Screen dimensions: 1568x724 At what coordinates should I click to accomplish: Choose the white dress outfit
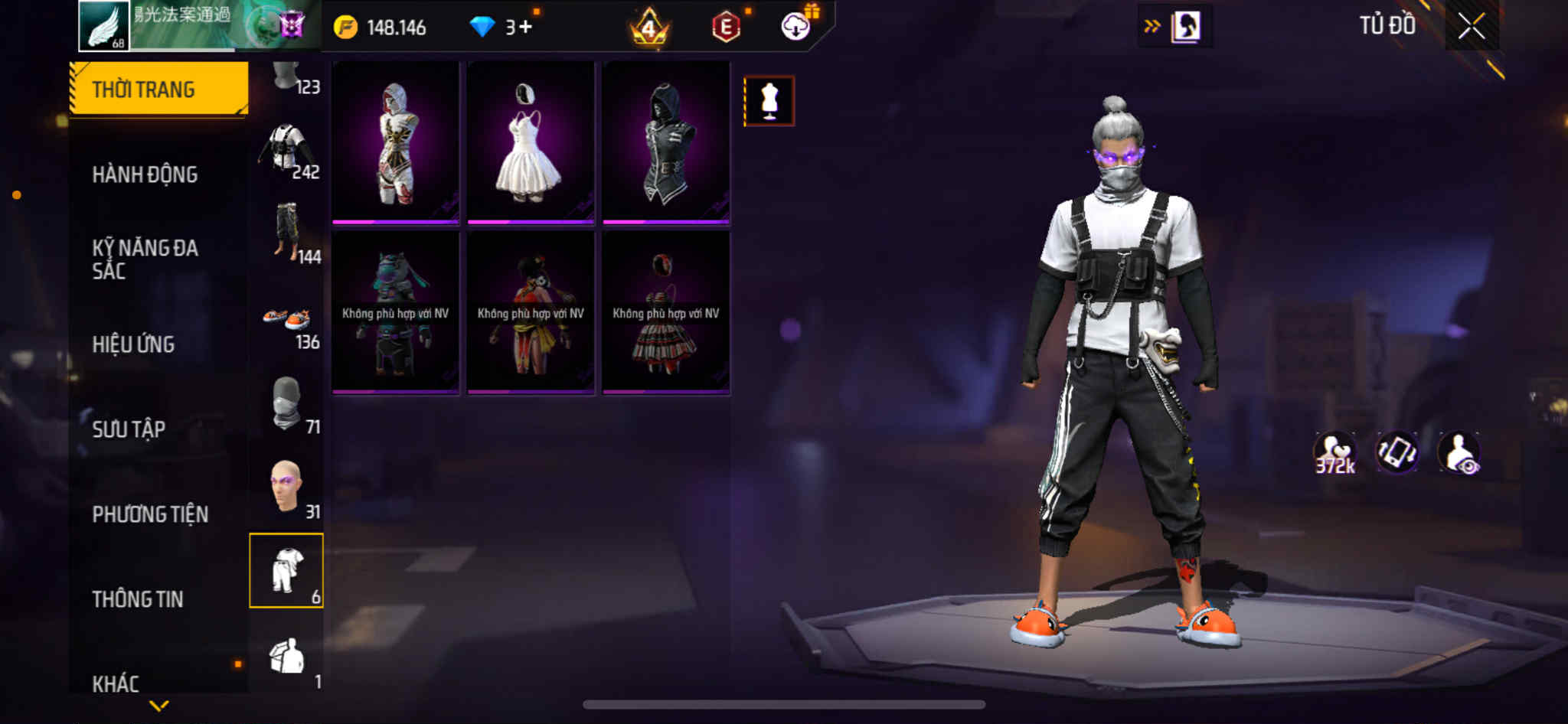click(531, 143)
